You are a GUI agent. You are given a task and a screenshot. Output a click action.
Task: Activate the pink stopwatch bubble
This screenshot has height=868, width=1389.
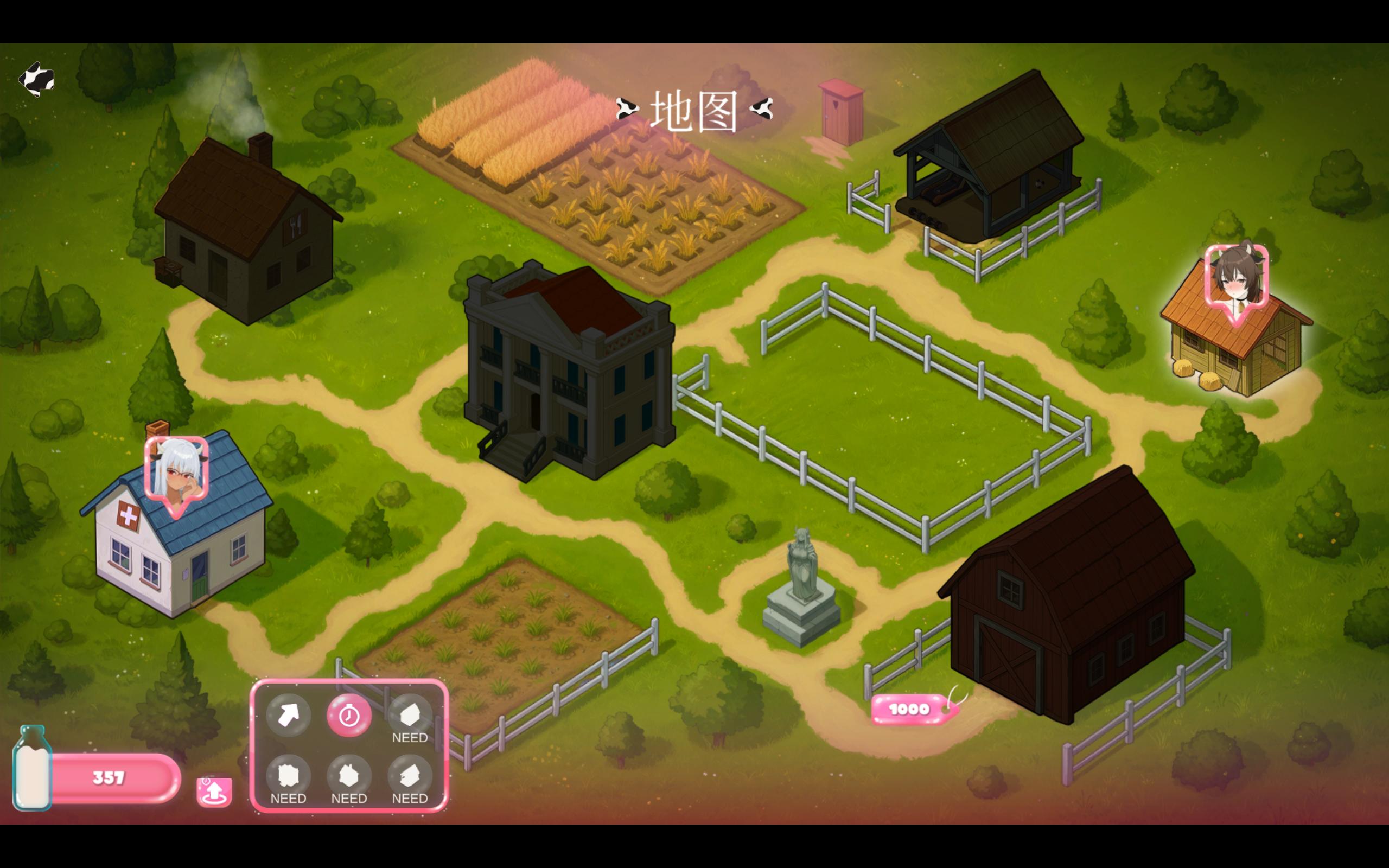click(349, 714)
